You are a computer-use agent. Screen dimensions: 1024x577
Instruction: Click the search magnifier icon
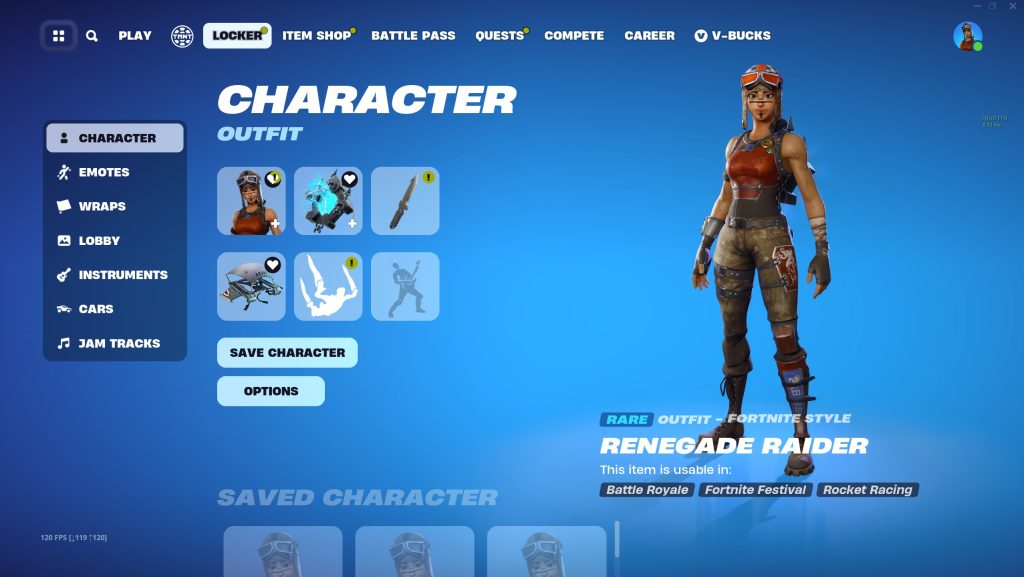[x=92, y=36]
